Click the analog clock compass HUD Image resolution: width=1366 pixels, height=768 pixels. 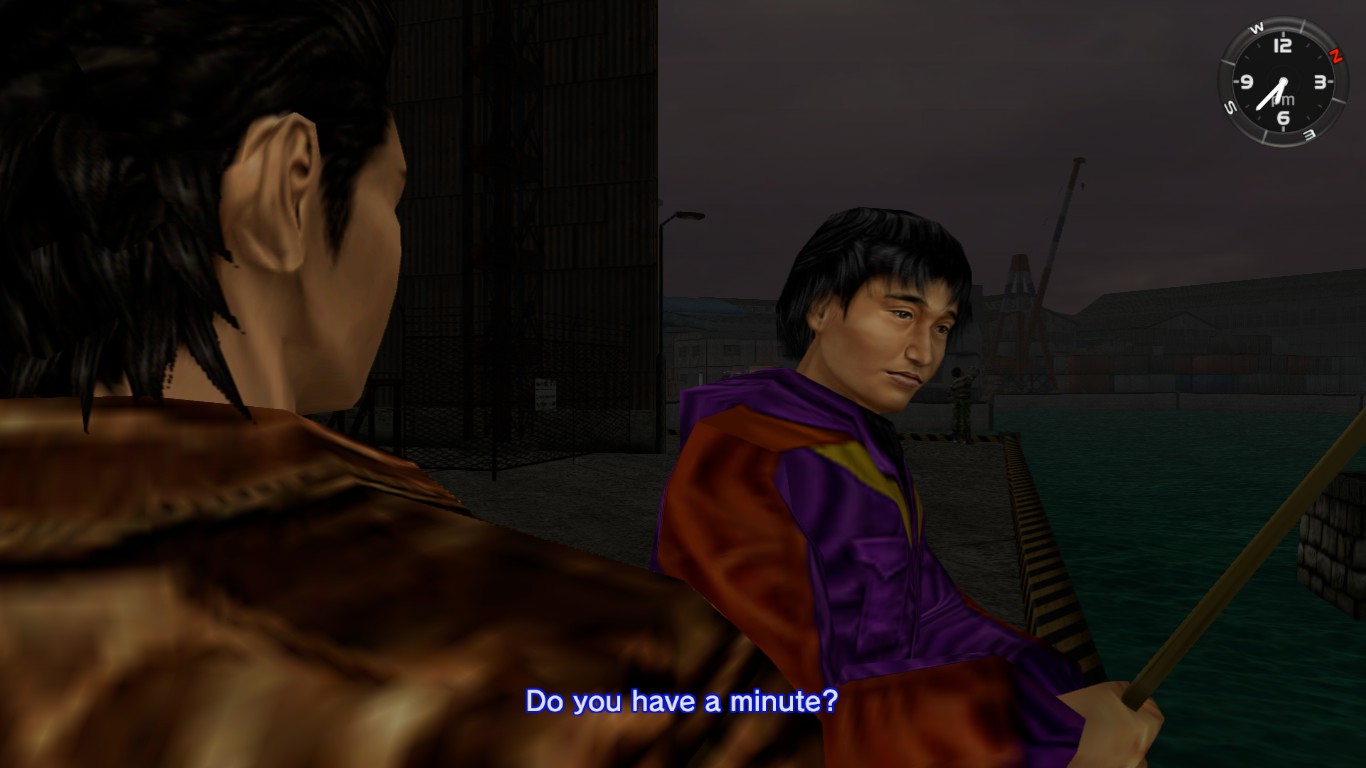point(1282,82)
